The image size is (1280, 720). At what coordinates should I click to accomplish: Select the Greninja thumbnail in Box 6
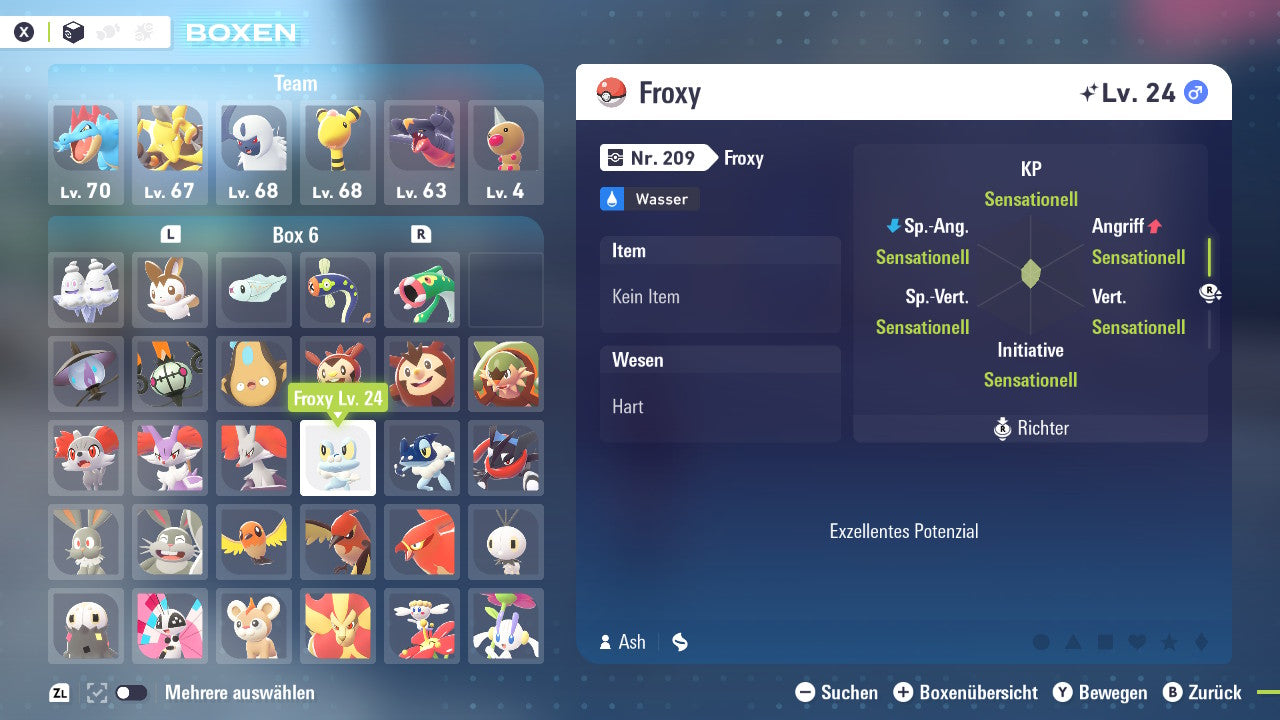[506, 458]
